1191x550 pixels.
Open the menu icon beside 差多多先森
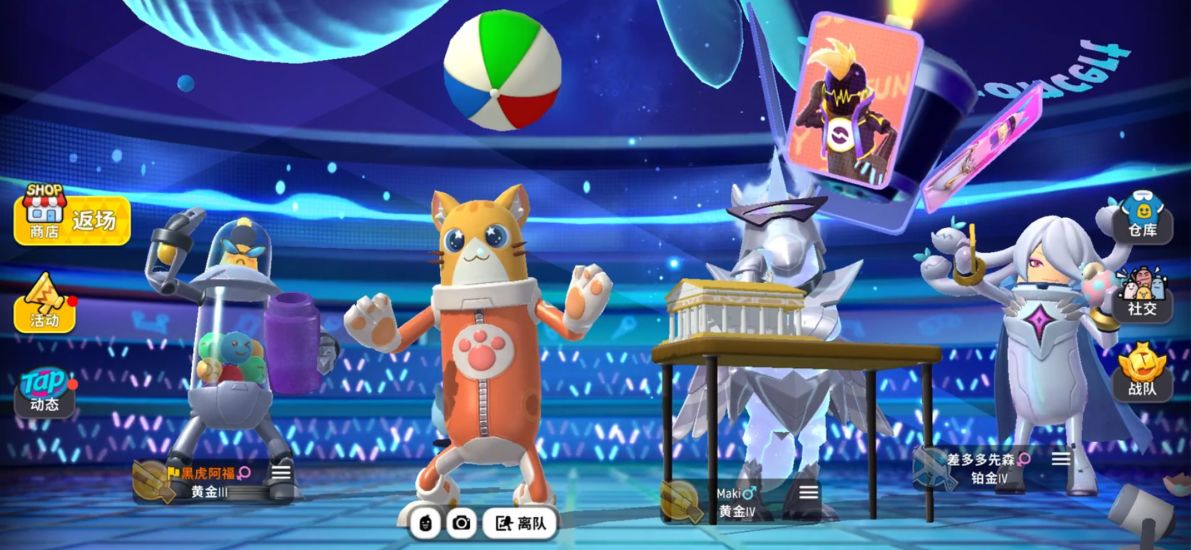(x=1060, y=459)
